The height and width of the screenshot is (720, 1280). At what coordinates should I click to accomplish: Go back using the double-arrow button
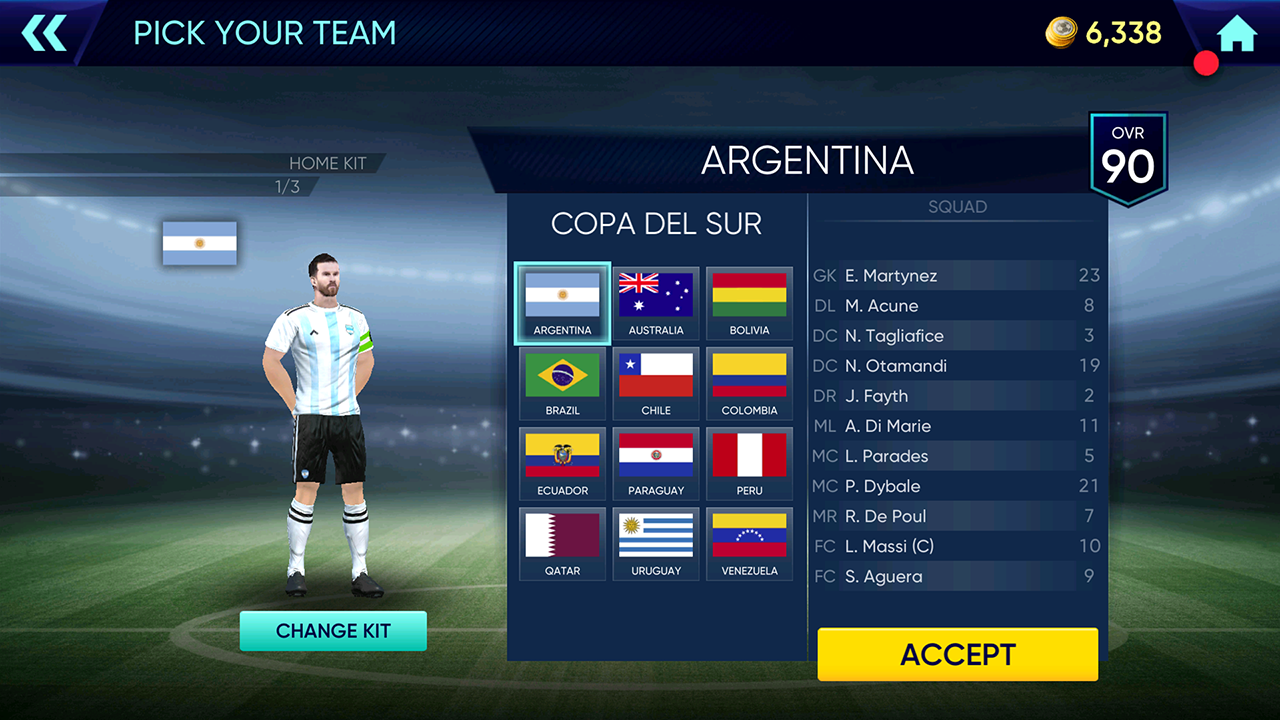(x=44, y=33)
